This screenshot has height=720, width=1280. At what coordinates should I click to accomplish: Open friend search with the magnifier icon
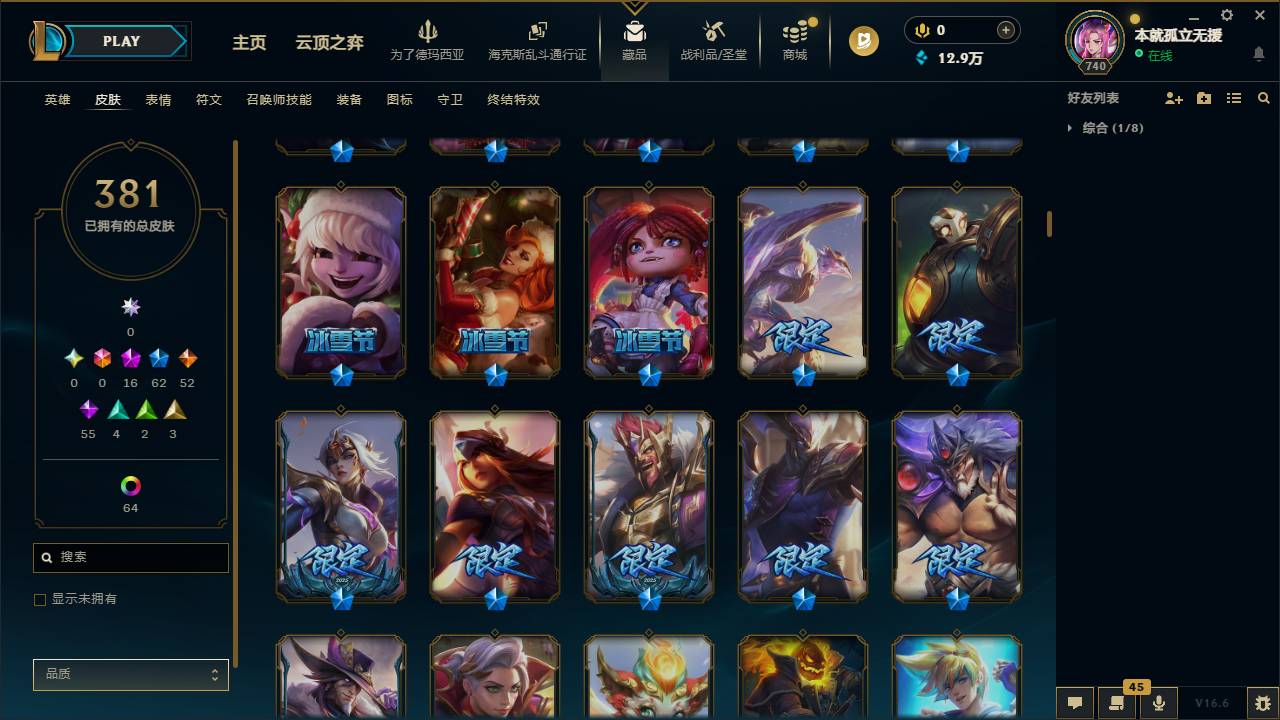click(x=1264, y=97)
